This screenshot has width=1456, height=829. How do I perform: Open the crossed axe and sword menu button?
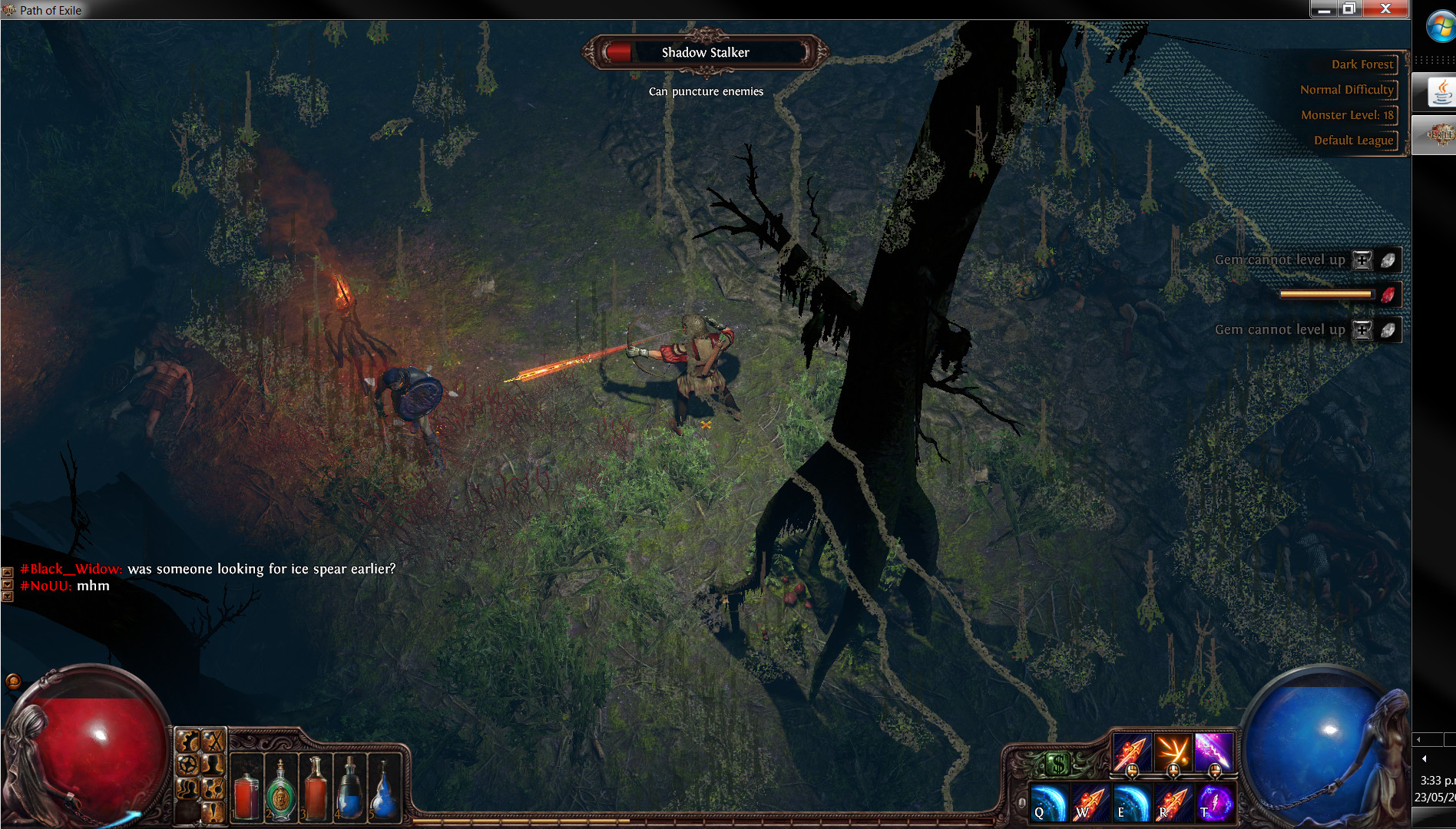click(x=213, y=741)
